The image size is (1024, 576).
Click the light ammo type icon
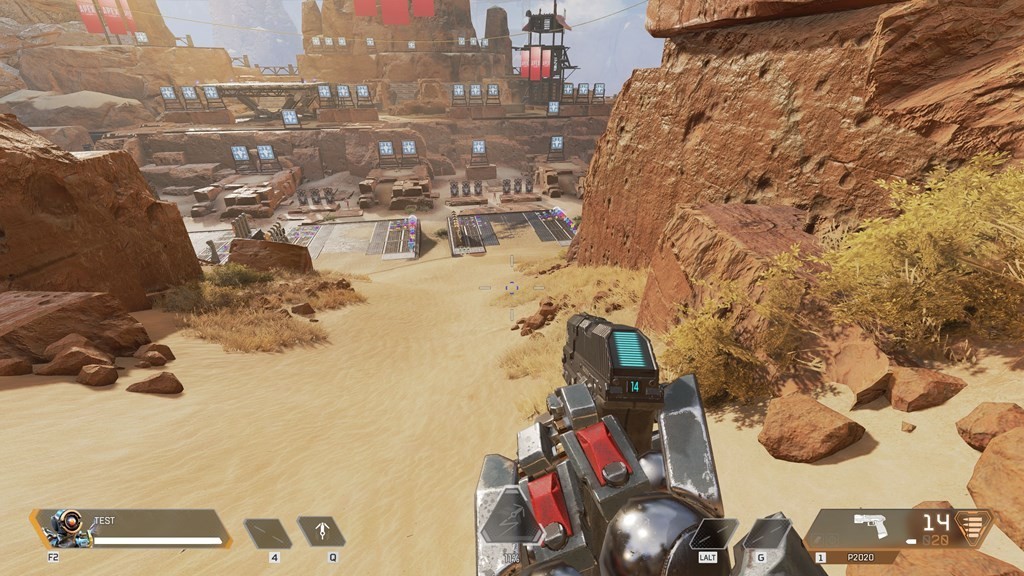coord(968,526)
